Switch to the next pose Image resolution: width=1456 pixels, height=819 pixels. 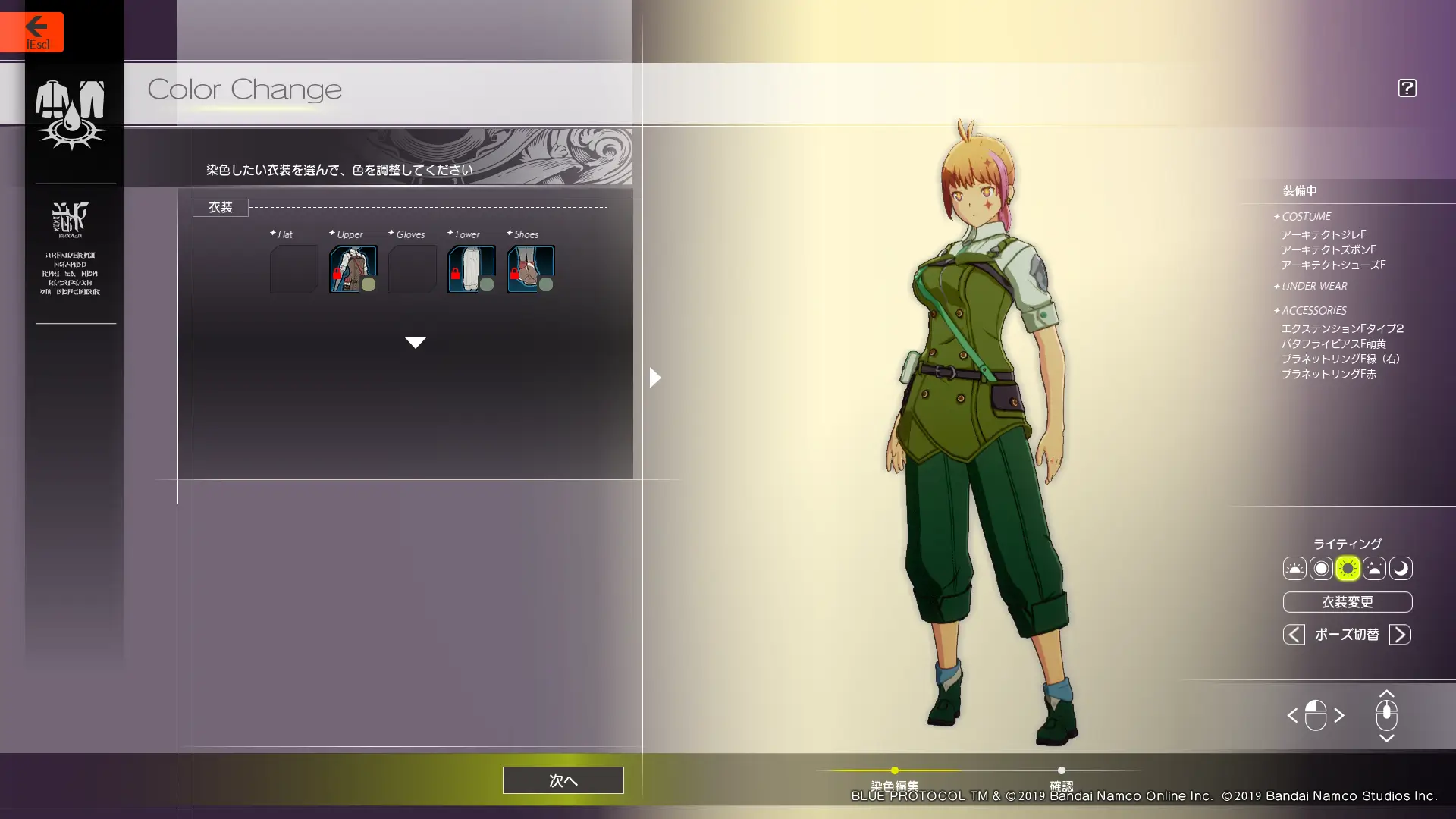tap(1400, 635)
